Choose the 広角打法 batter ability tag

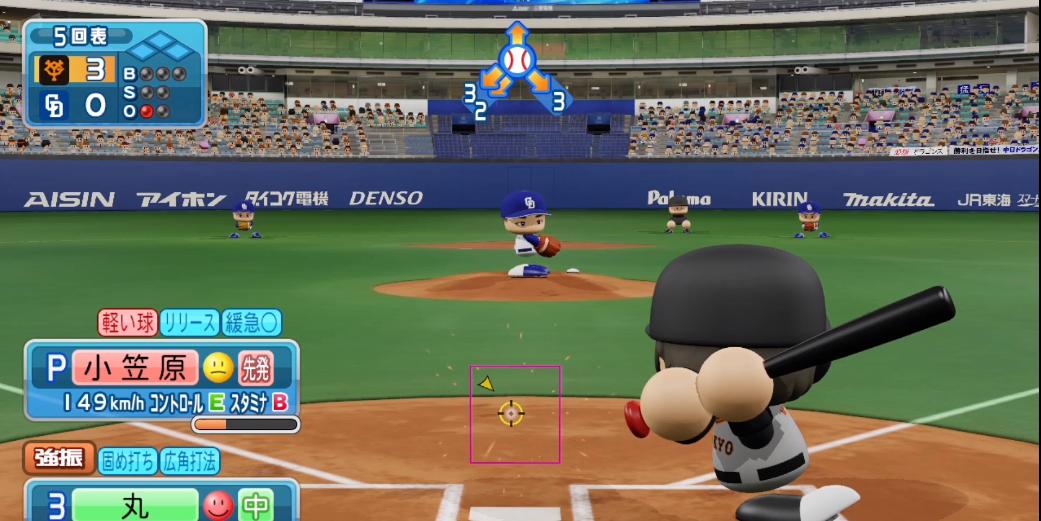(x=190, y=461)
